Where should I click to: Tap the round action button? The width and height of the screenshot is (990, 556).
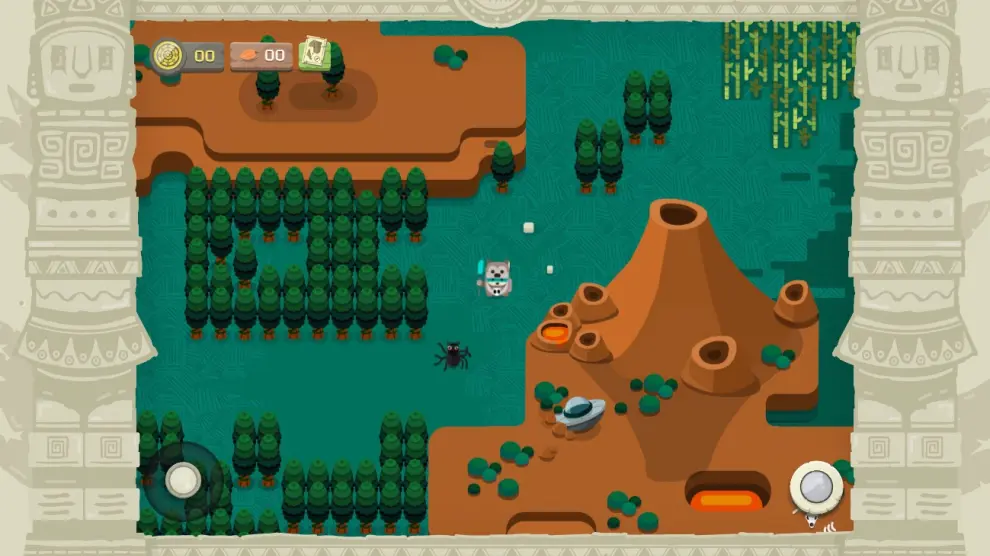coord(816,487)
